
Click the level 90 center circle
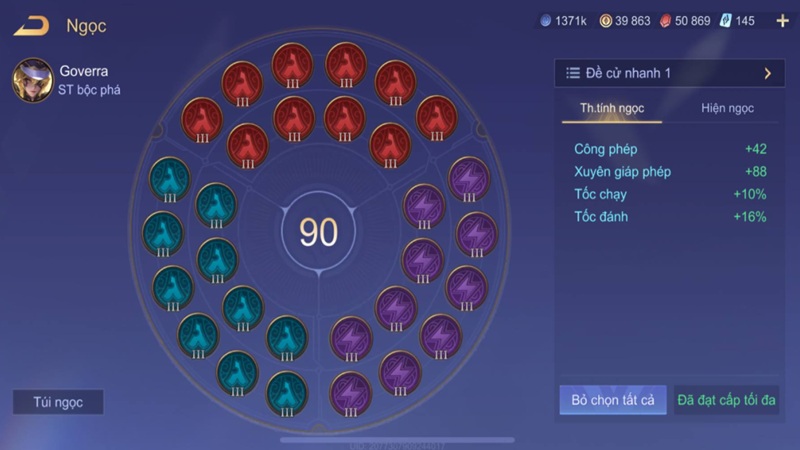point(319,232)
